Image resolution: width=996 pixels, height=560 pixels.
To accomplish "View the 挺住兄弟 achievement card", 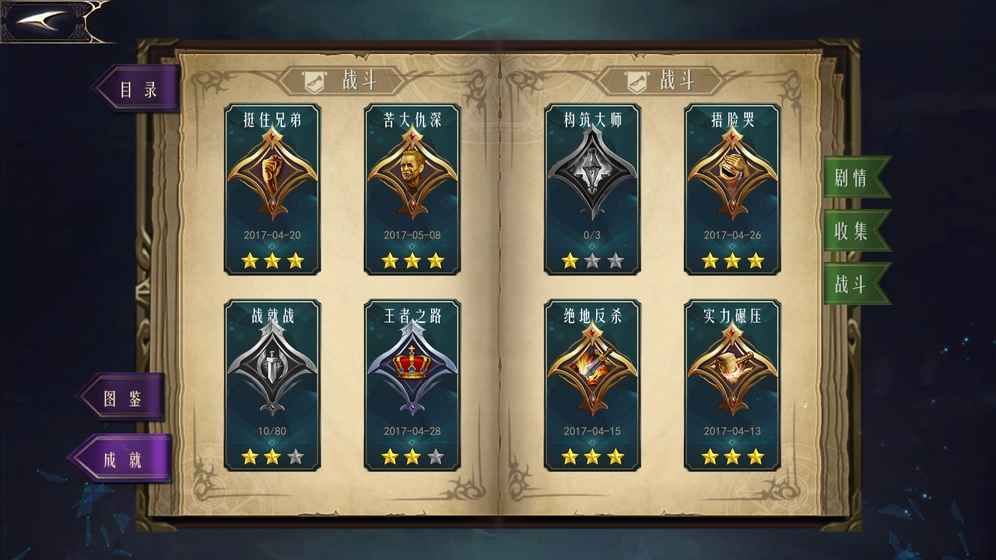I will click(273, 189).
